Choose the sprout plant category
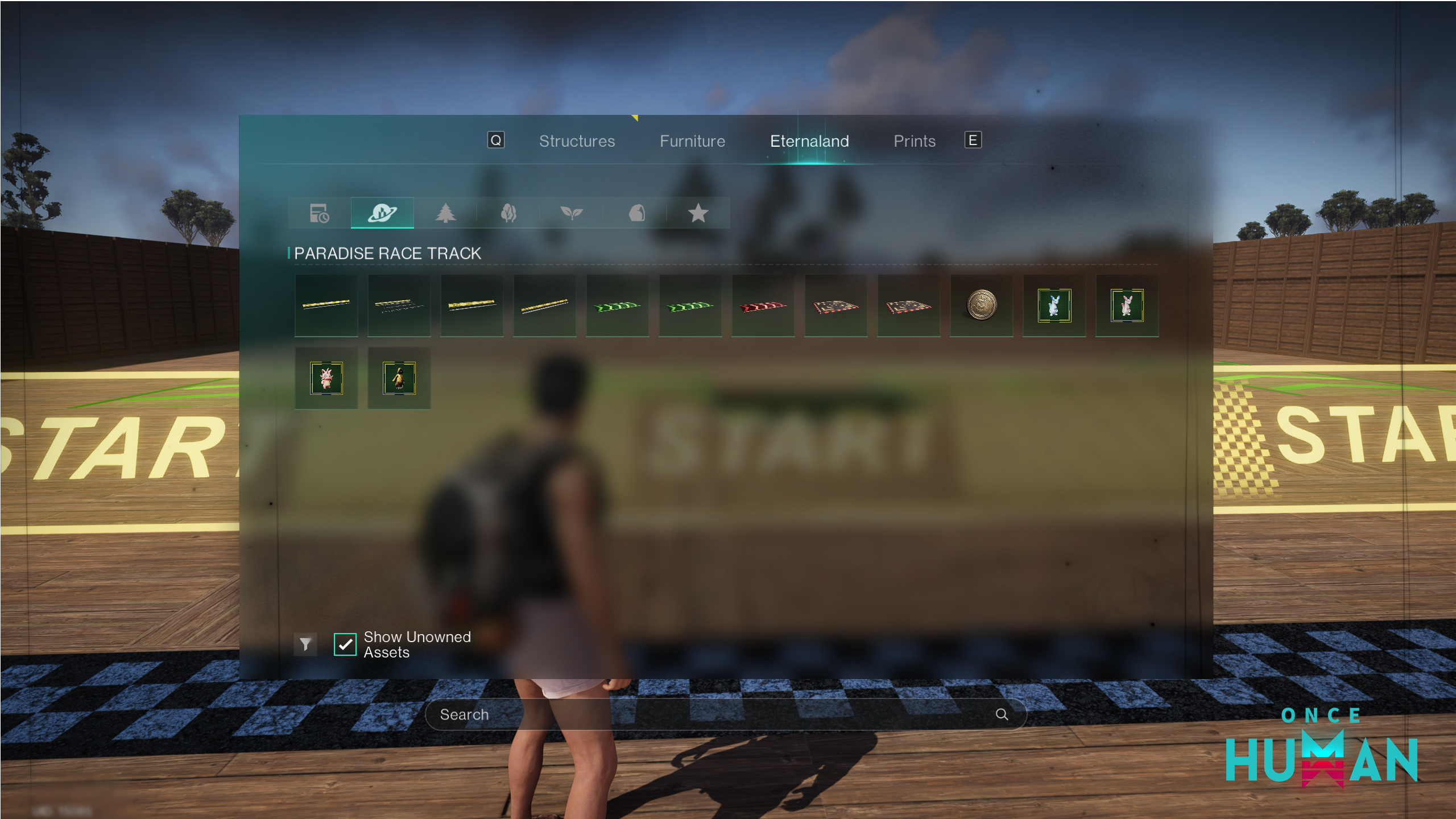This screenshot has width=1456, height=819. click(x=572, y=213)
